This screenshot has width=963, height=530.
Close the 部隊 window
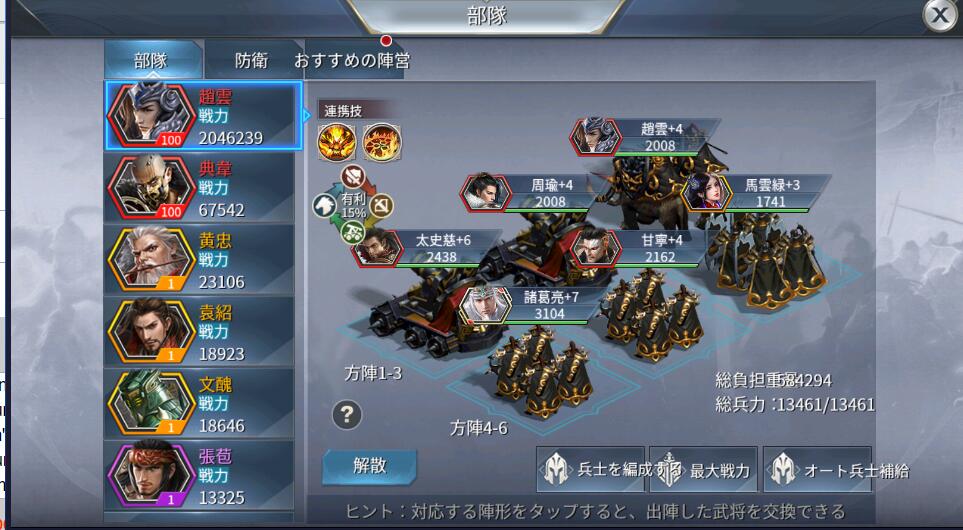939,15
